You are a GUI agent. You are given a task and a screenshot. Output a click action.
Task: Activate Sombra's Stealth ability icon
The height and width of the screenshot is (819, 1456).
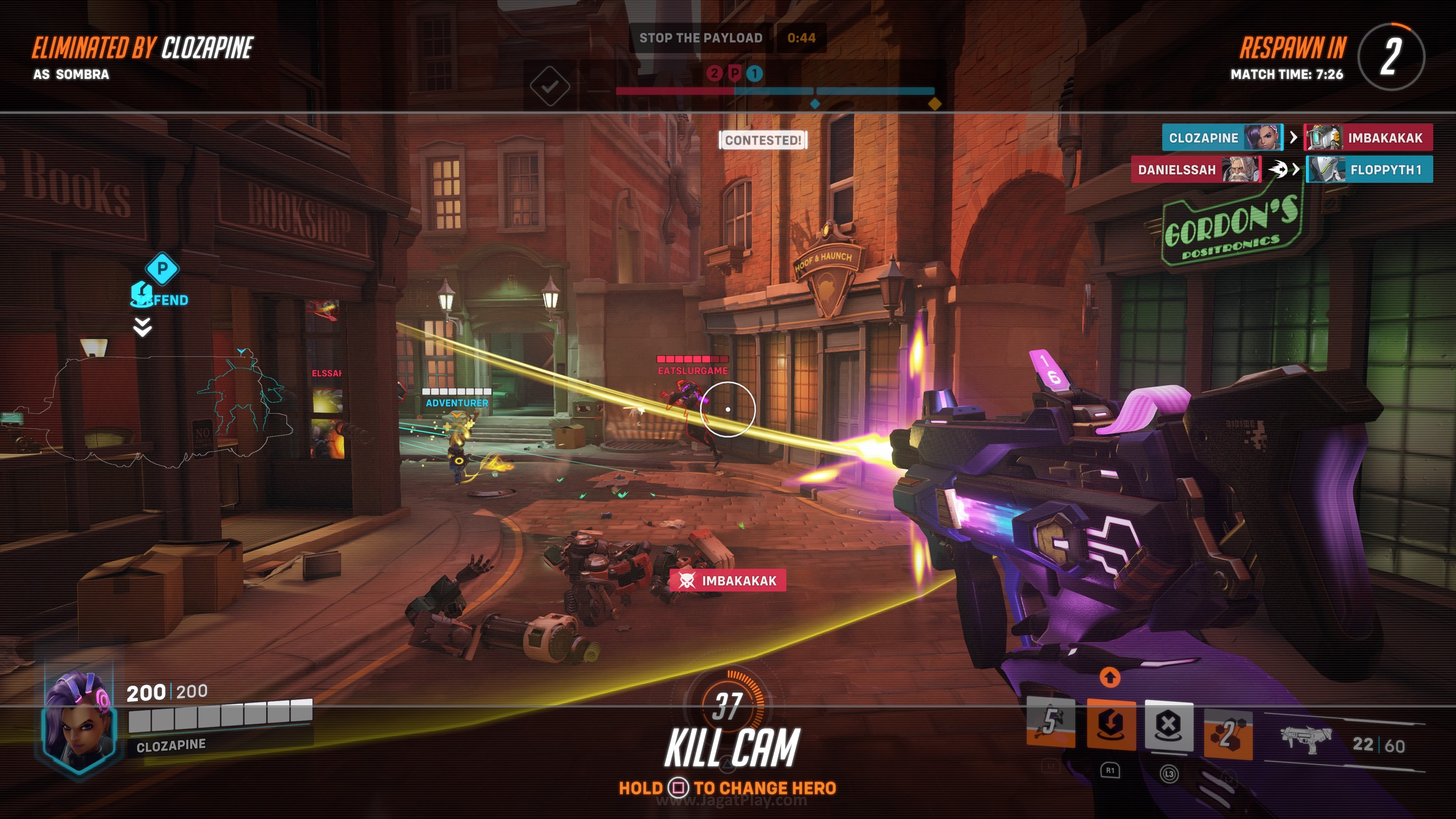click(x=1050, y=723)
